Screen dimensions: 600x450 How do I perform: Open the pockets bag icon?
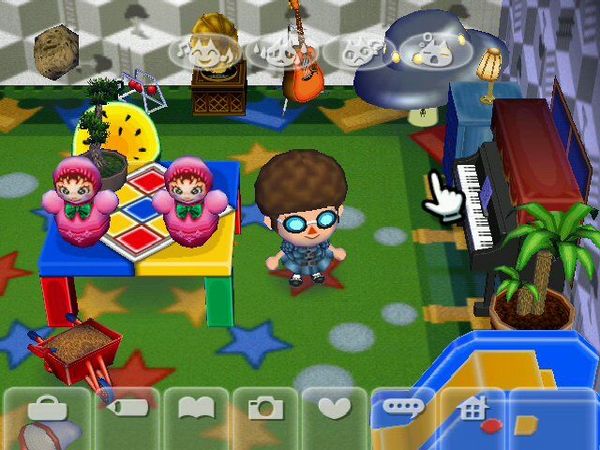(47, 409)
